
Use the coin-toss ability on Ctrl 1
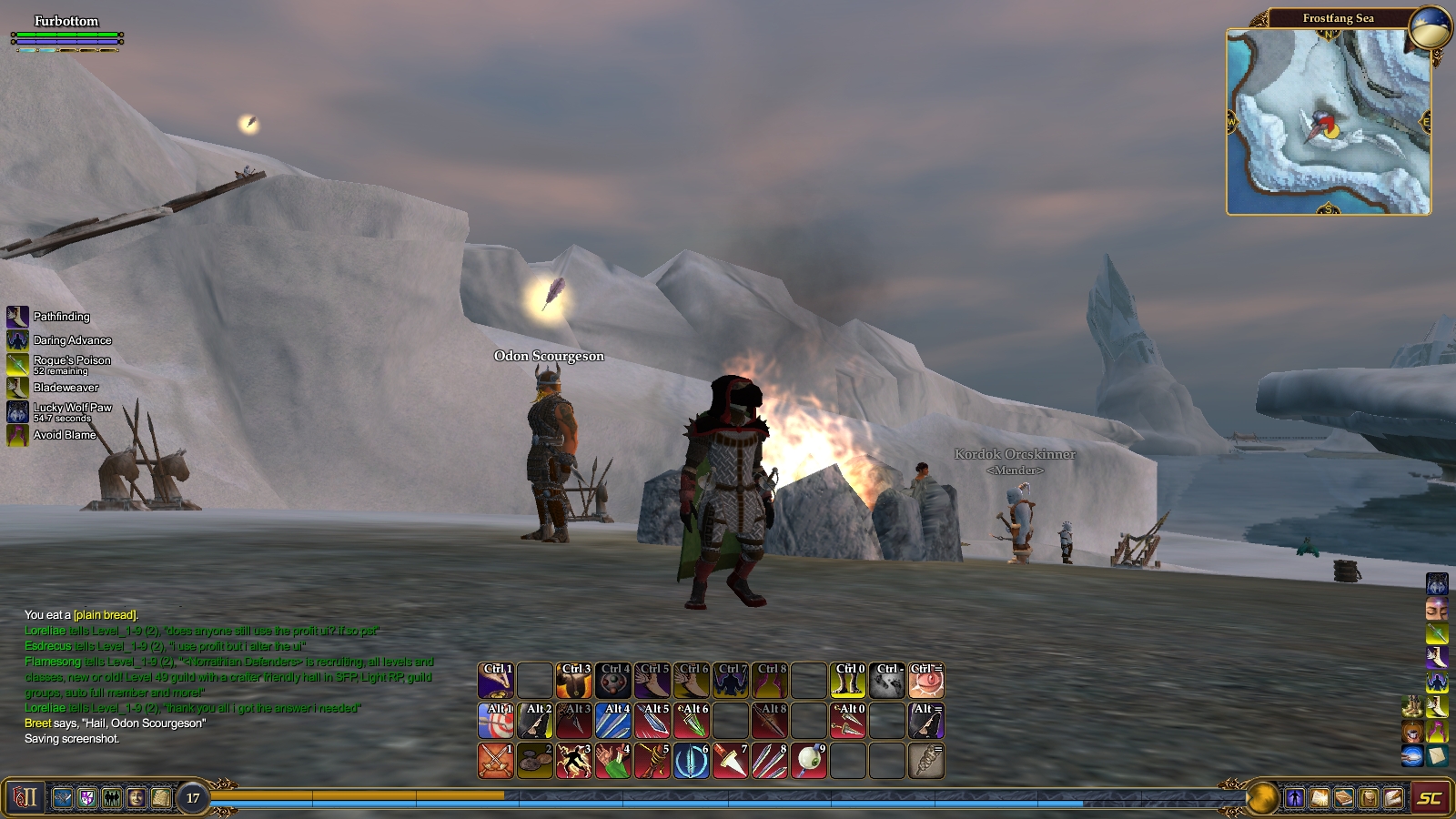(494, 679)
